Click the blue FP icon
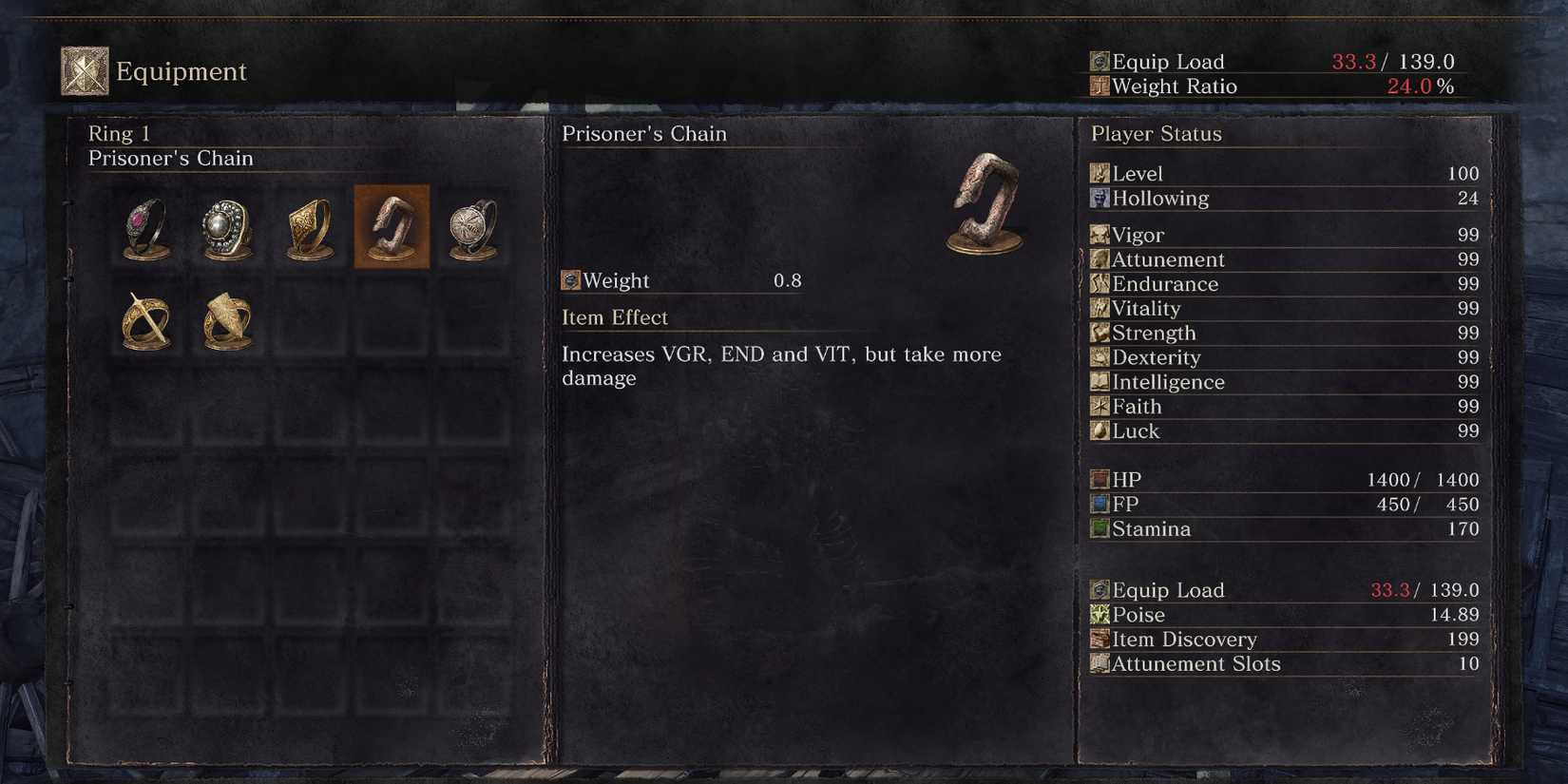The image size is (1568, 784). coord(1100,504)
